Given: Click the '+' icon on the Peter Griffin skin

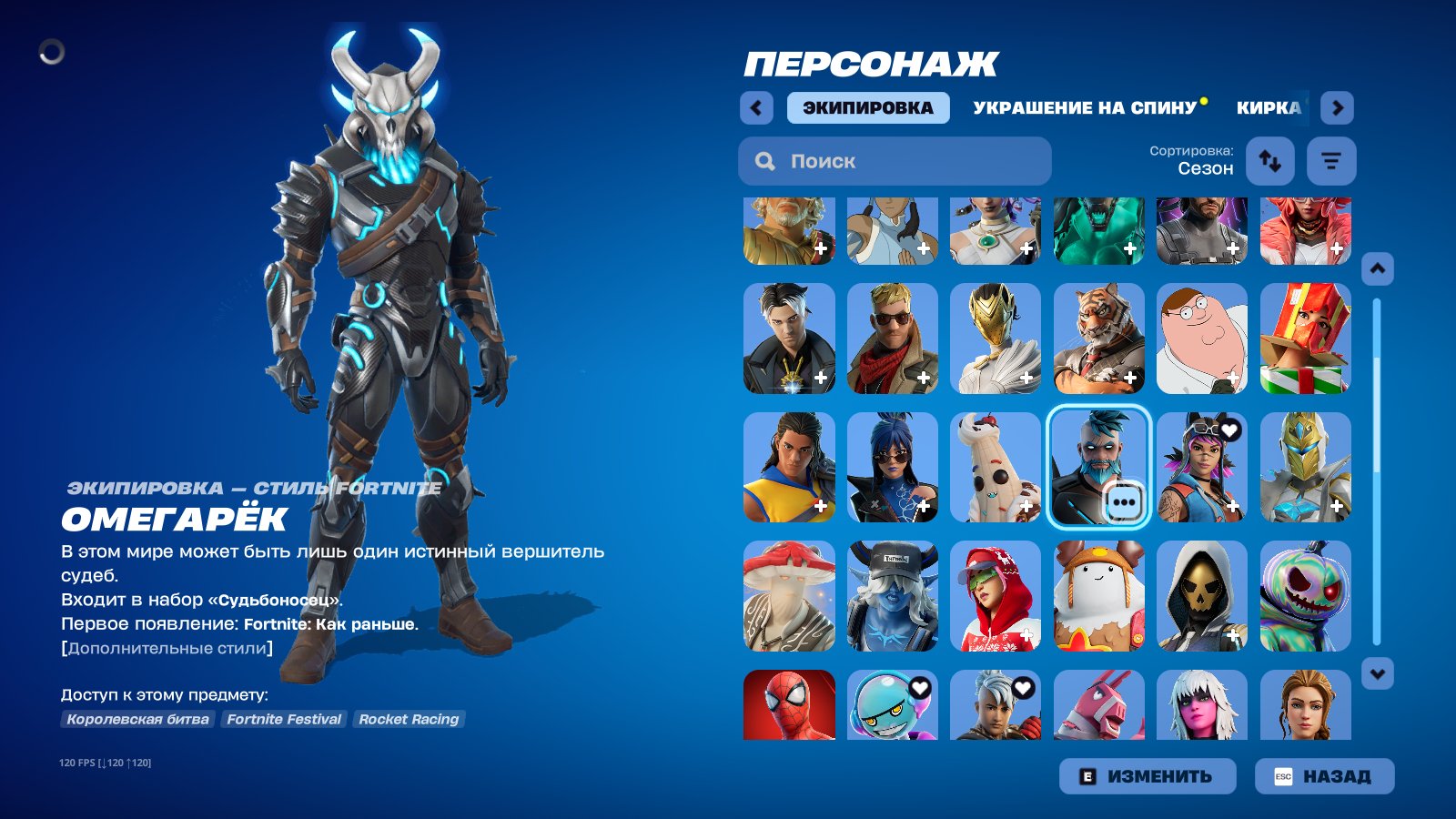Looking at the screenshot, I should (x=1232, y=376).
